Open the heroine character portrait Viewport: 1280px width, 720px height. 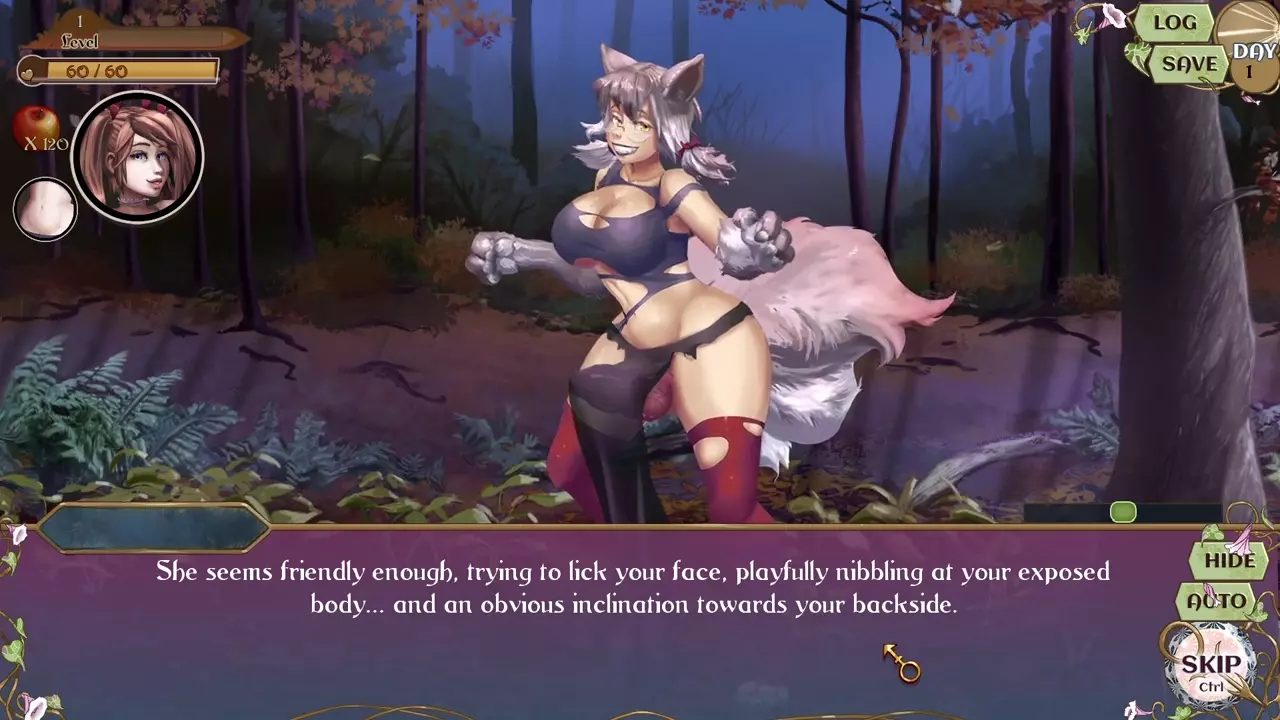[138, 157]
